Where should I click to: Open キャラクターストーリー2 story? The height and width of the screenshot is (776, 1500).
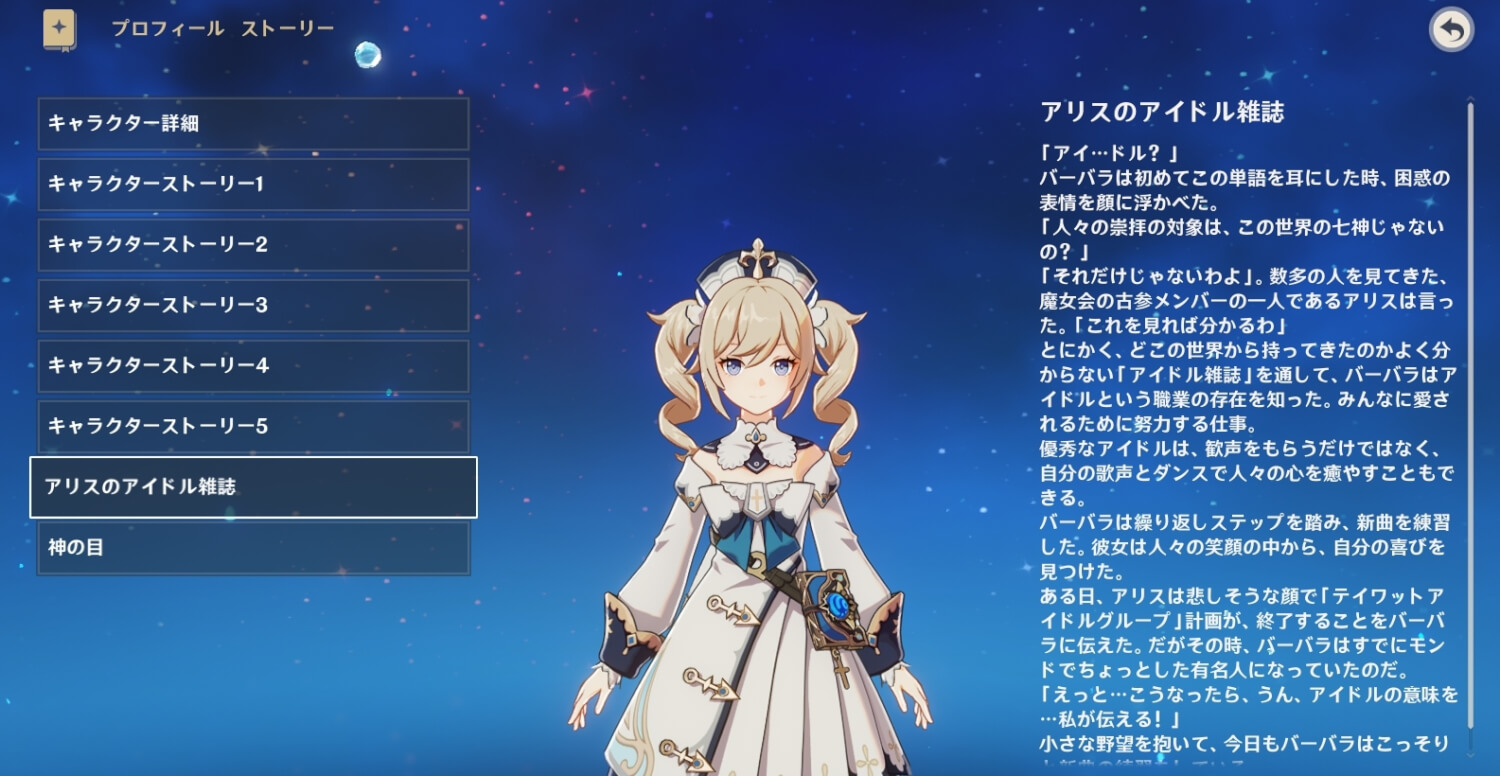pos(253,245)
